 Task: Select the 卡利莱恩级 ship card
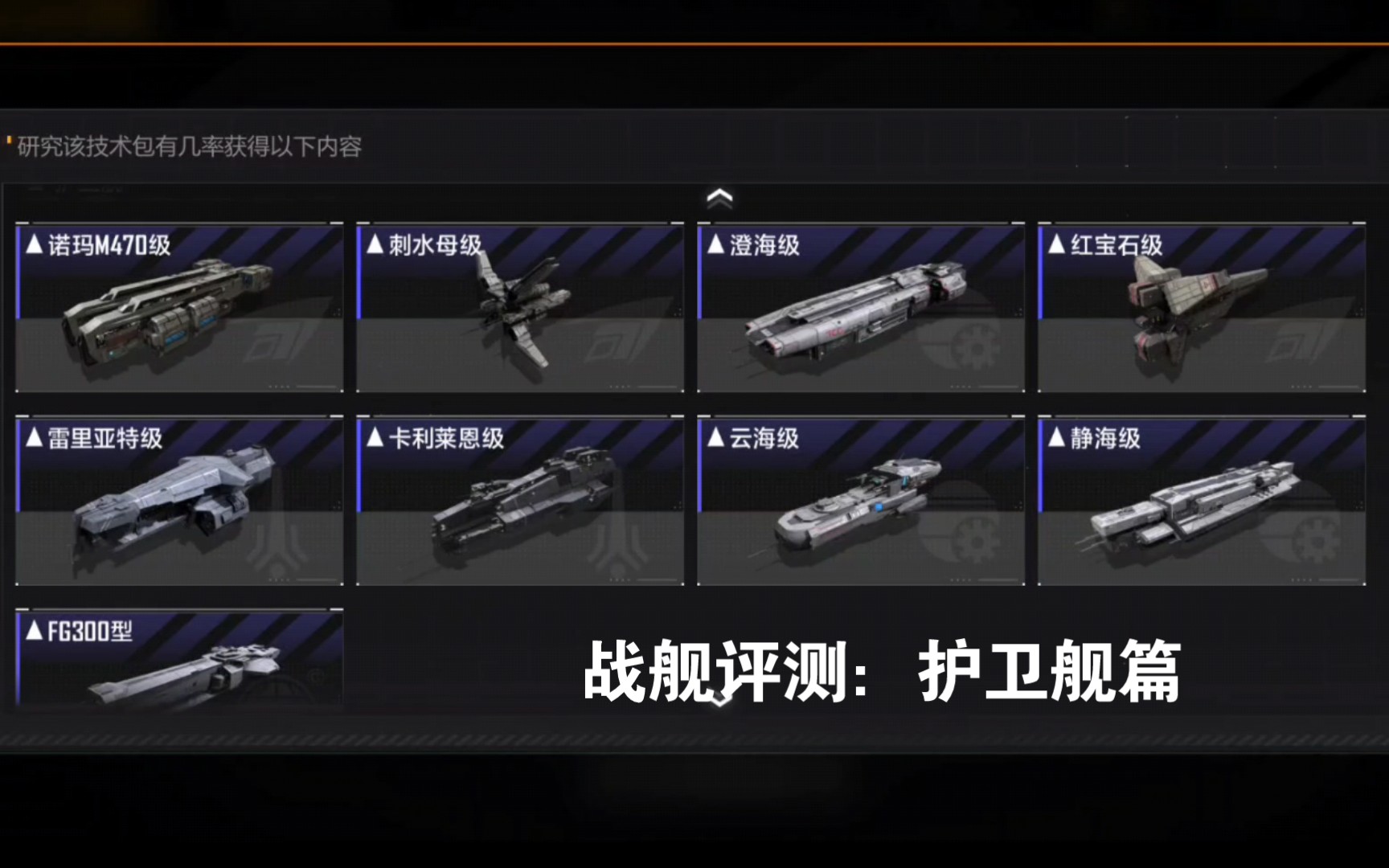[519, 498]
